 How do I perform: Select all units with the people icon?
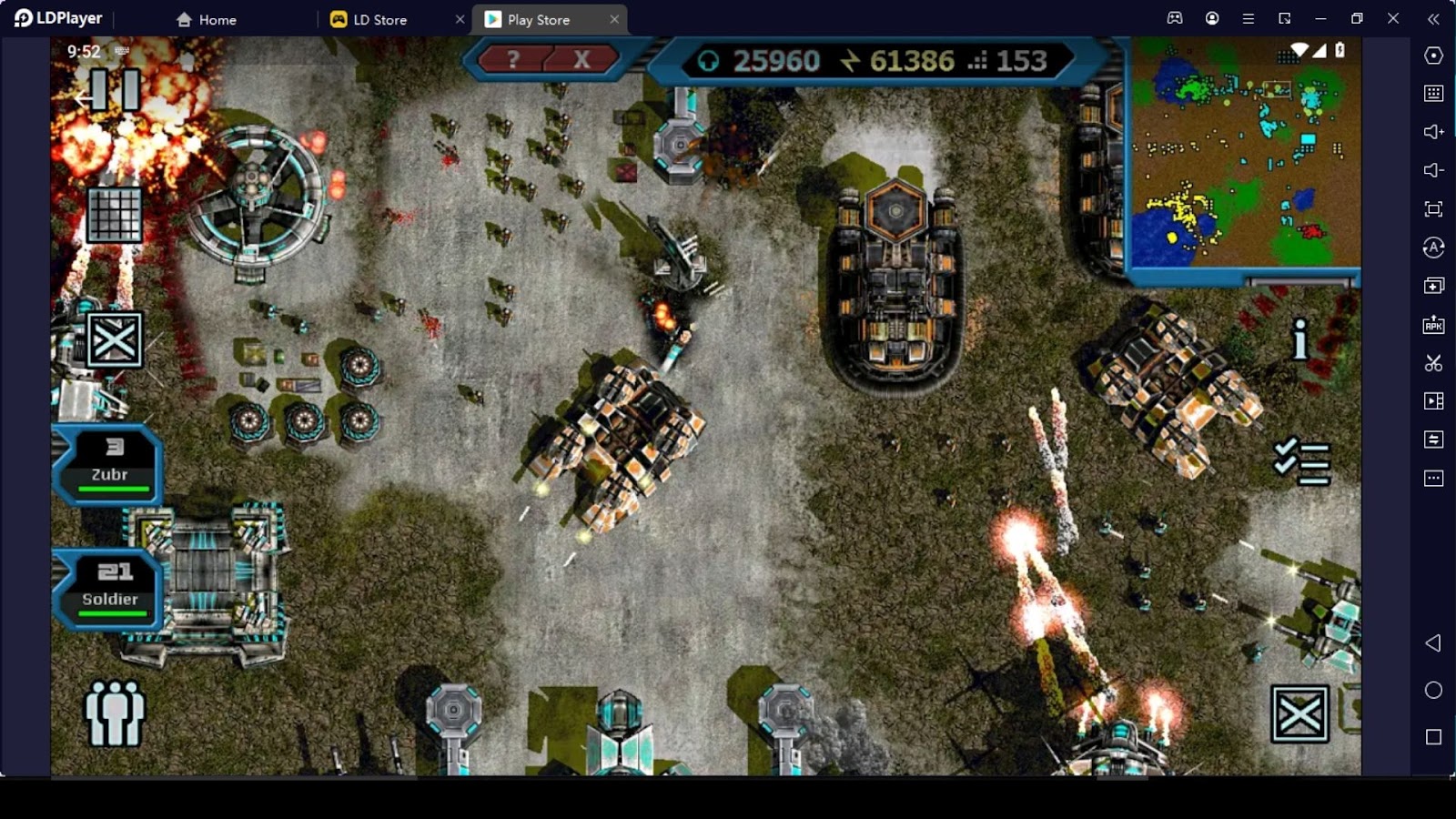[114, 713]
